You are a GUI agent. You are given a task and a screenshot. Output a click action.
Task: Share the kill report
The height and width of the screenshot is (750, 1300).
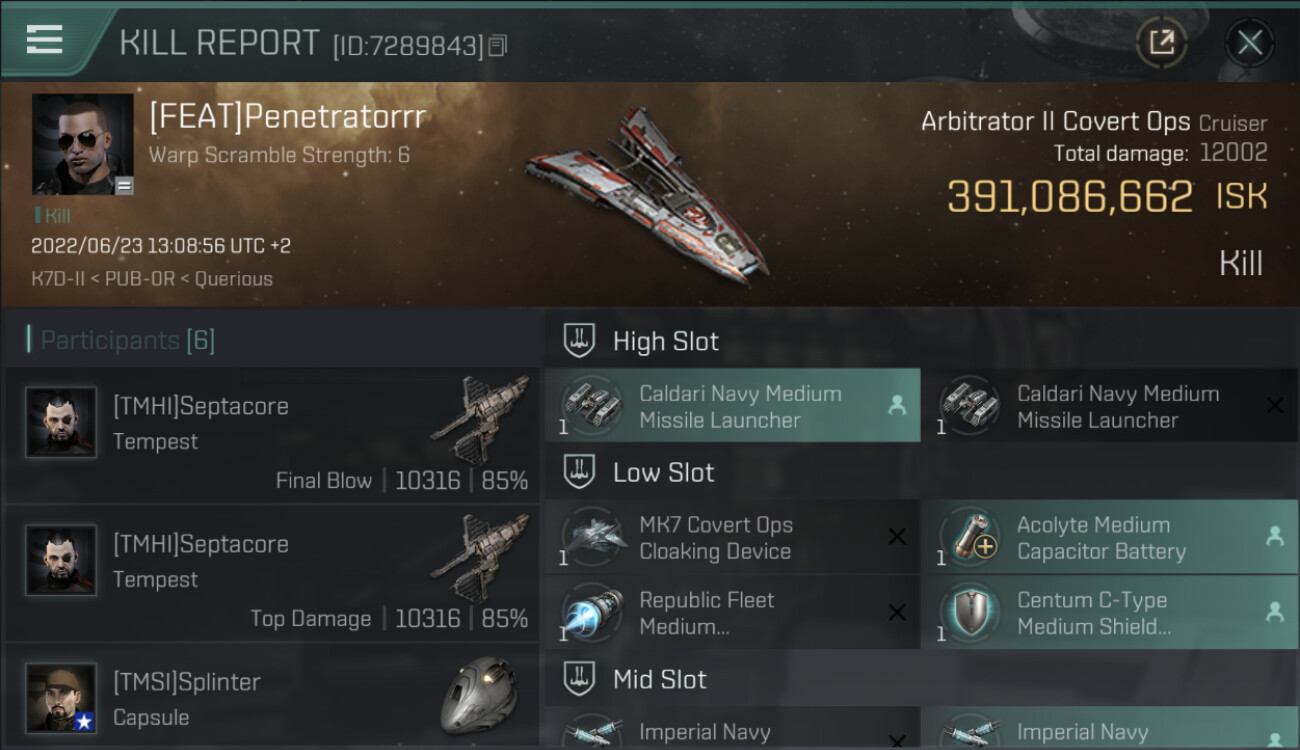(x=1161, y=43)
